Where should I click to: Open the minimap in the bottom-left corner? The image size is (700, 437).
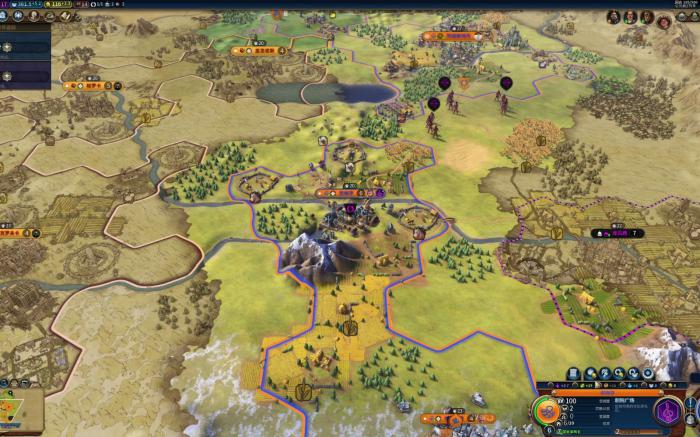[x=20, y=412]
